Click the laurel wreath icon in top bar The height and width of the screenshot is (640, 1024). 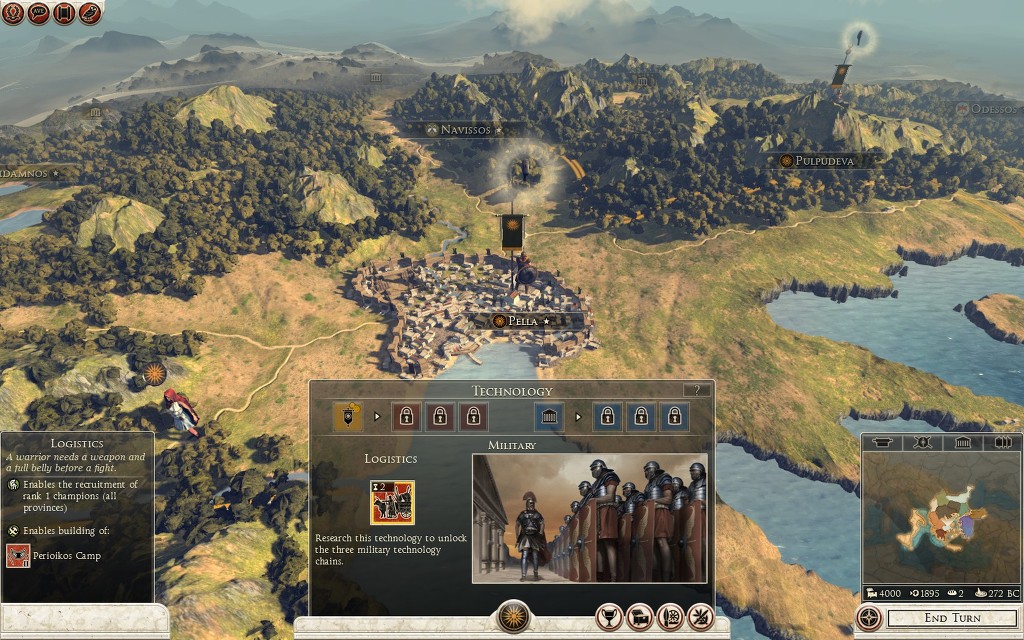click(x=13, y=13)
